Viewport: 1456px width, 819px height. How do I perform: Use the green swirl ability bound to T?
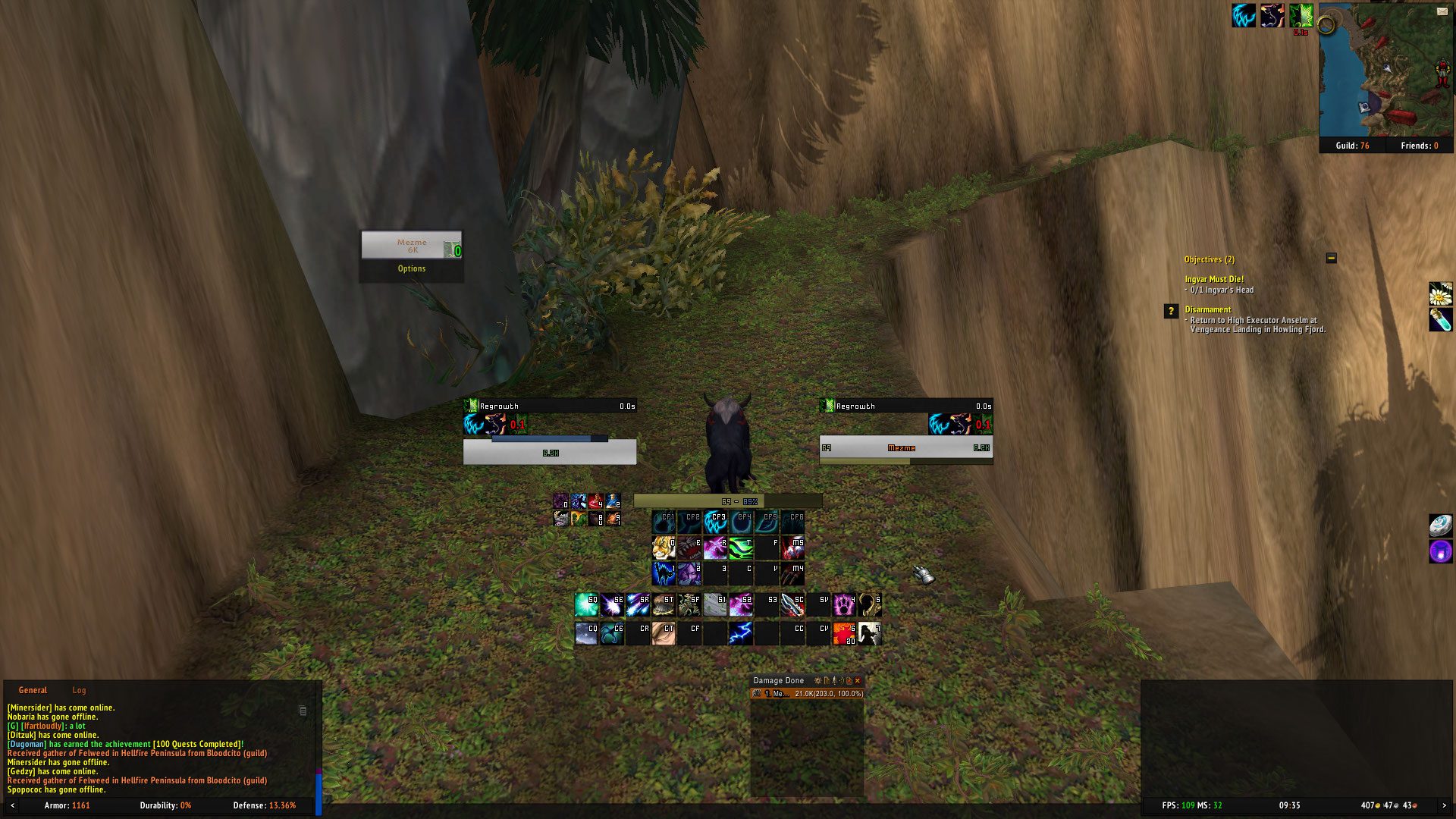pyautogui.click(x=741, y=548)
